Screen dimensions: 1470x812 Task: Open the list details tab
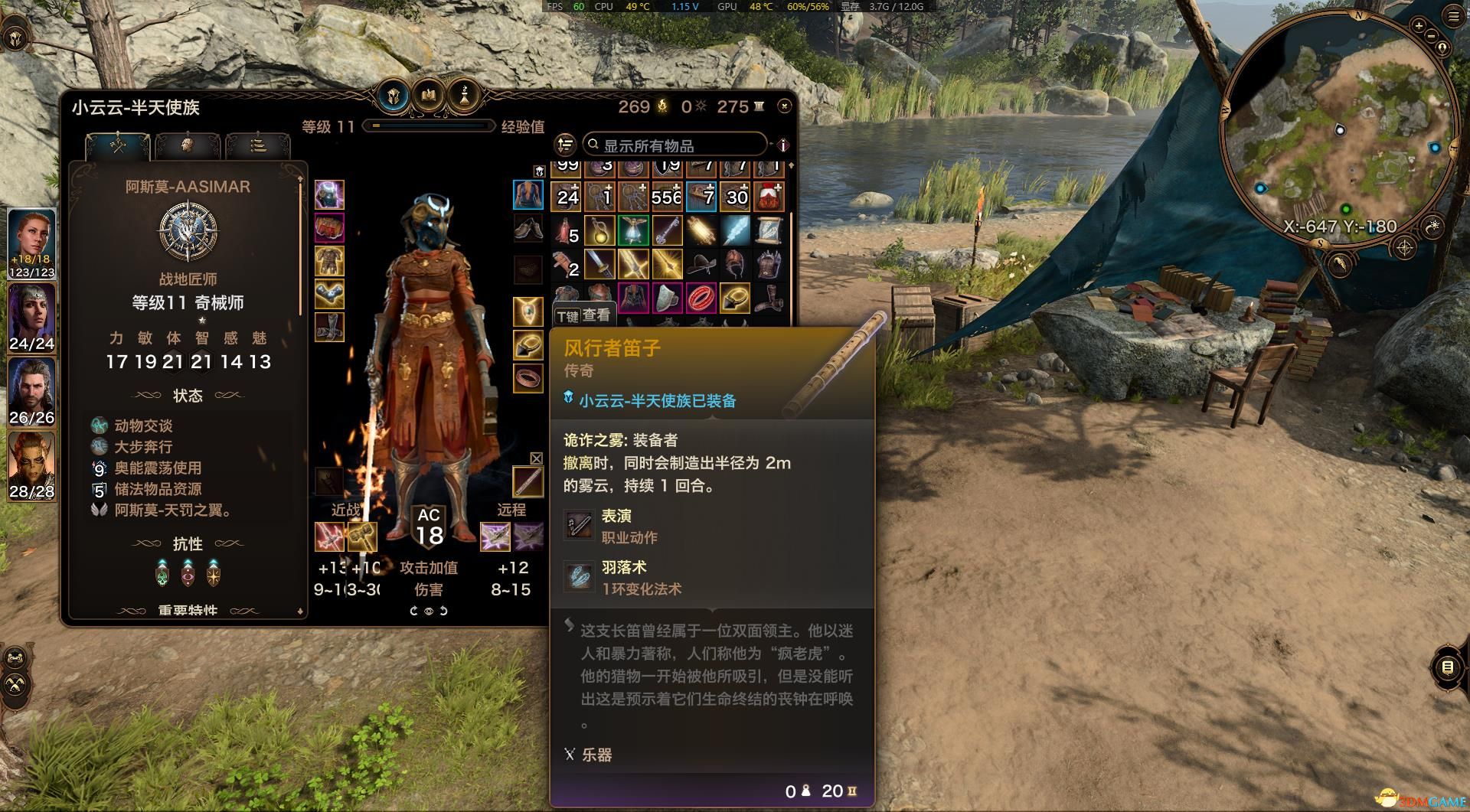click(x=258, y=144)
